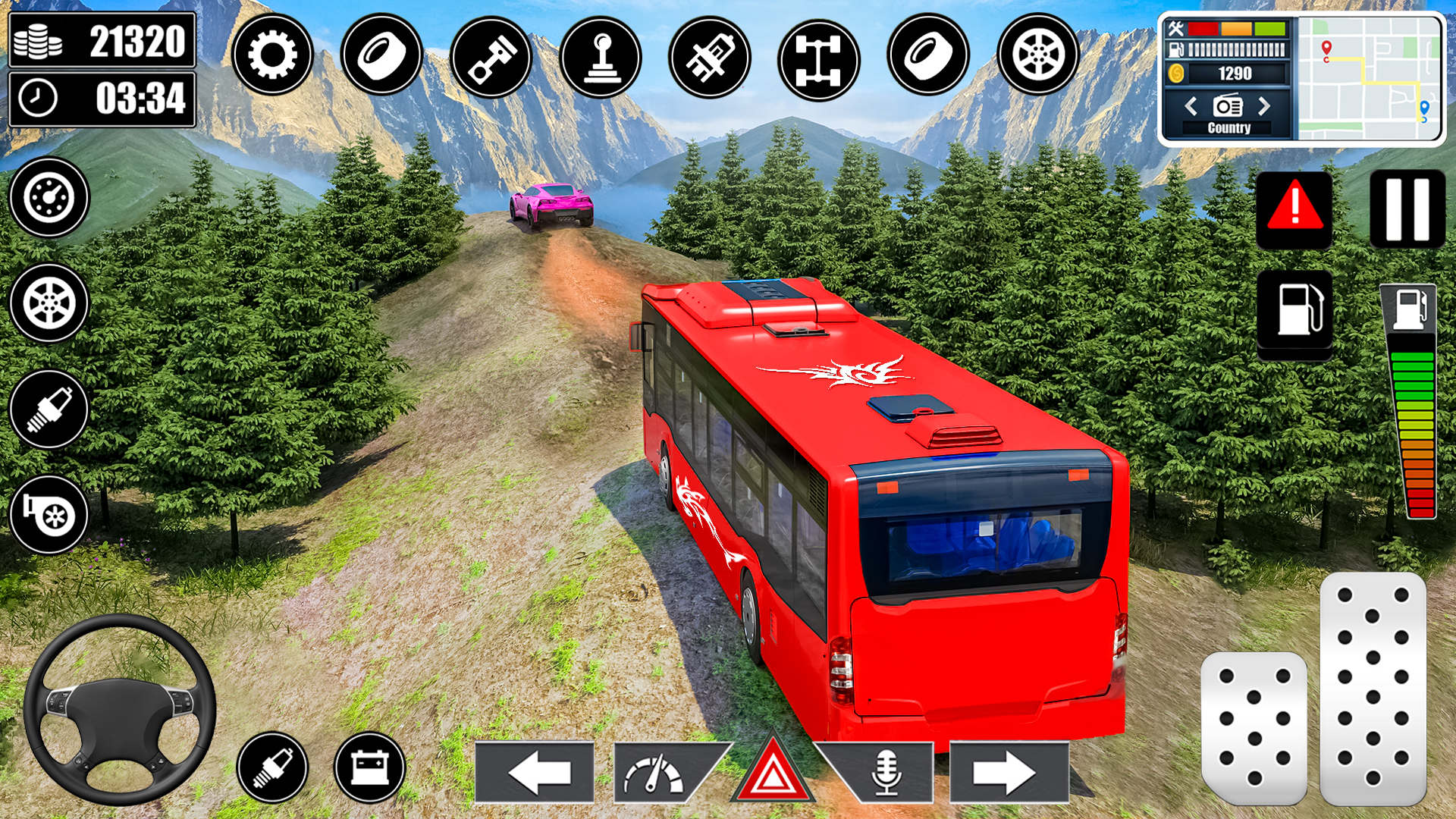Open the settings gear icon

tap(272, 55)
